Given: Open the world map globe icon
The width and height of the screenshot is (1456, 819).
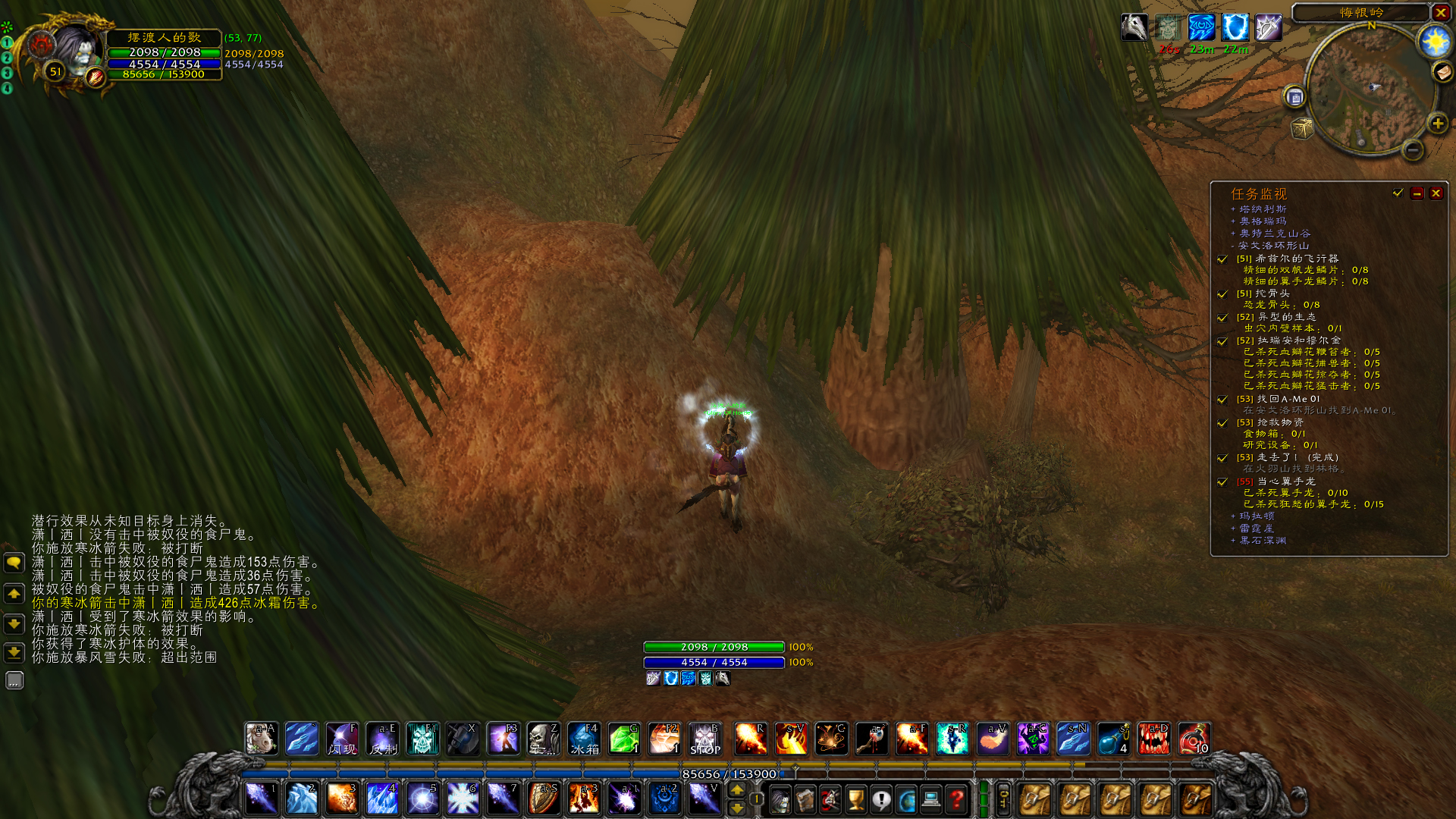Looking at the screenshot, I should pyautogui.click(x=908, y=800).
